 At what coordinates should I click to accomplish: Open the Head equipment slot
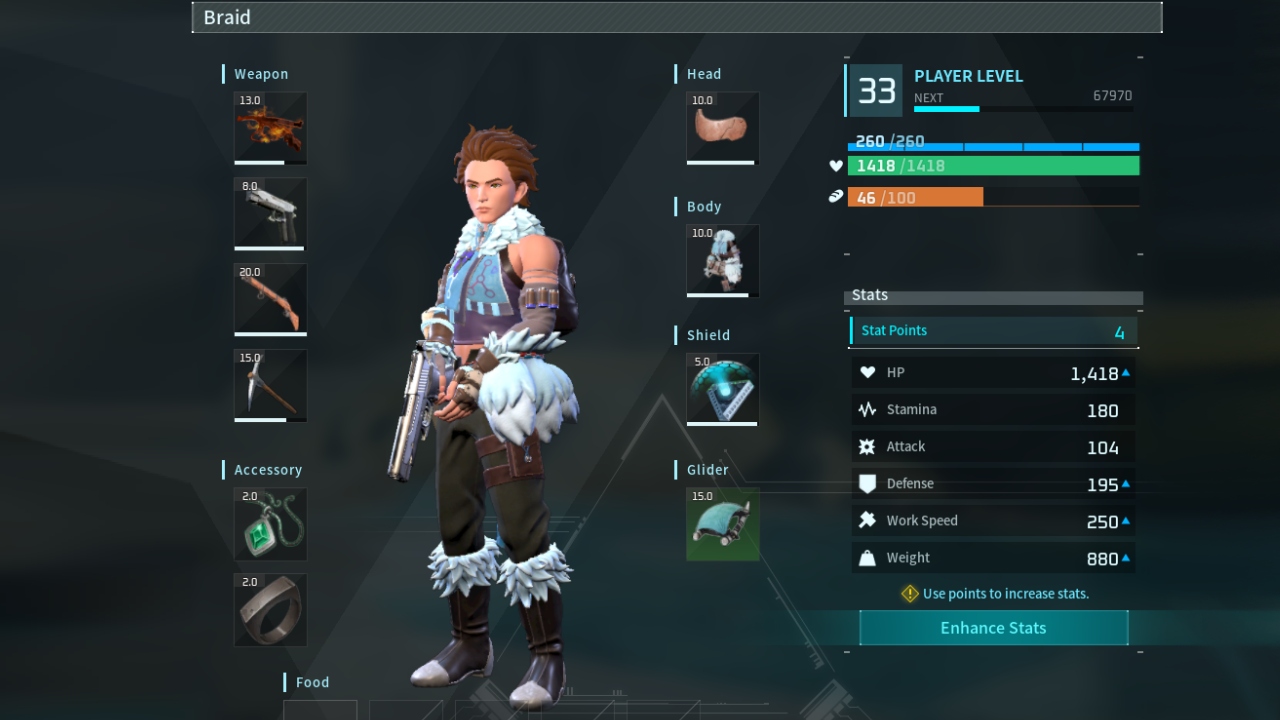coord(722,128)
